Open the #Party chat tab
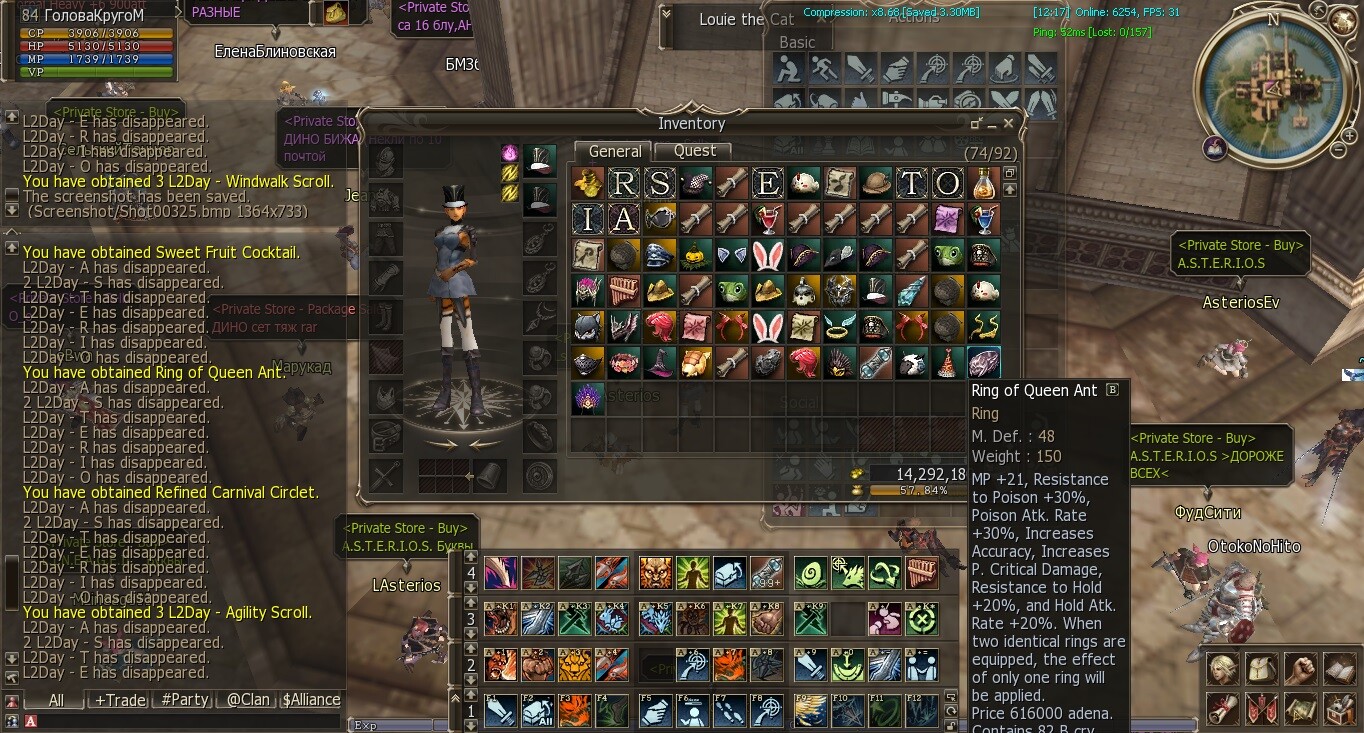1364x733 pixels. (184, 700)
